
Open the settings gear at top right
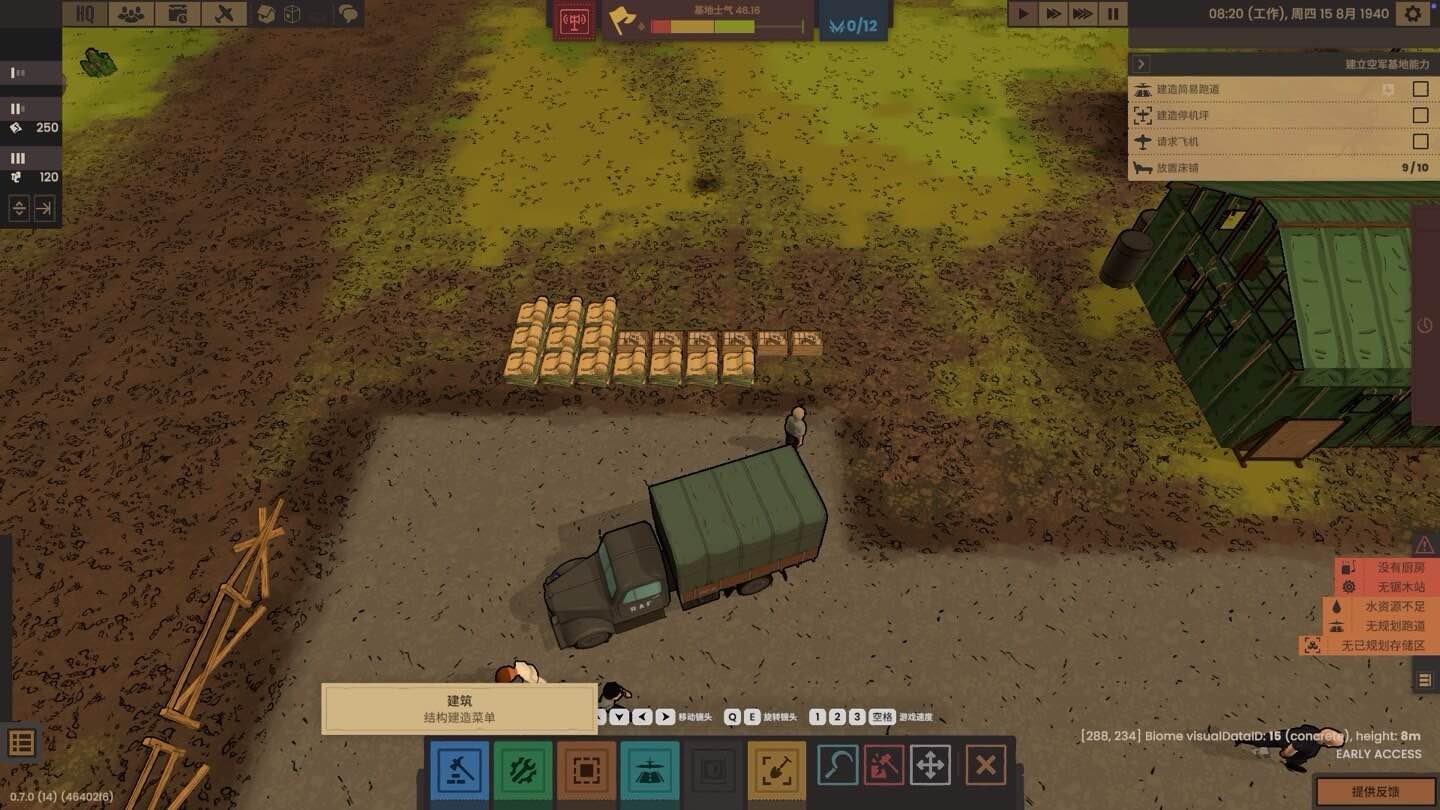pos(1414,14)
